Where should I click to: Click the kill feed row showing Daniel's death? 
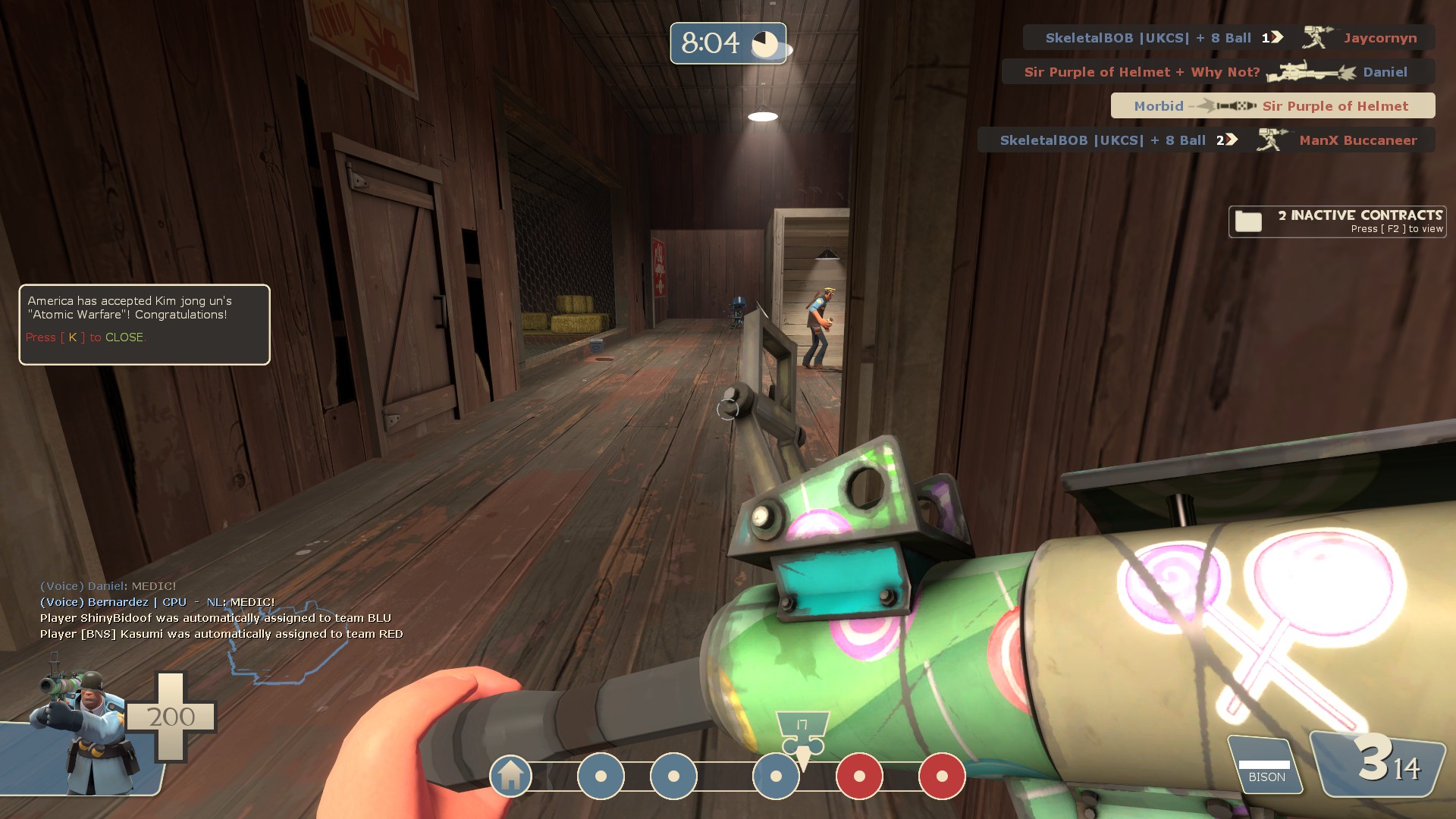point(1218,72)
